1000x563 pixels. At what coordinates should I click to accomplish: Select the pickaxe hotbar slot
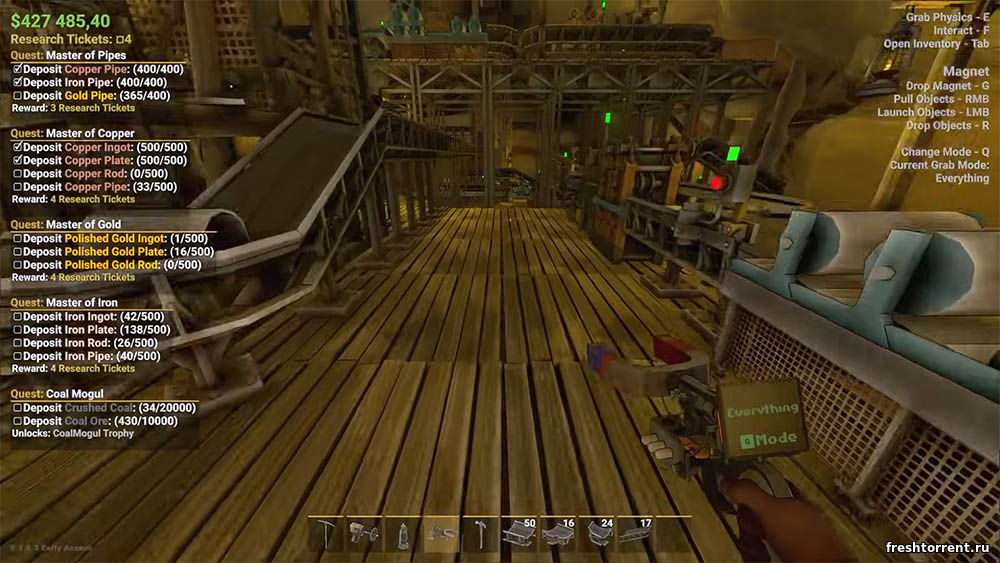point(327,534)
